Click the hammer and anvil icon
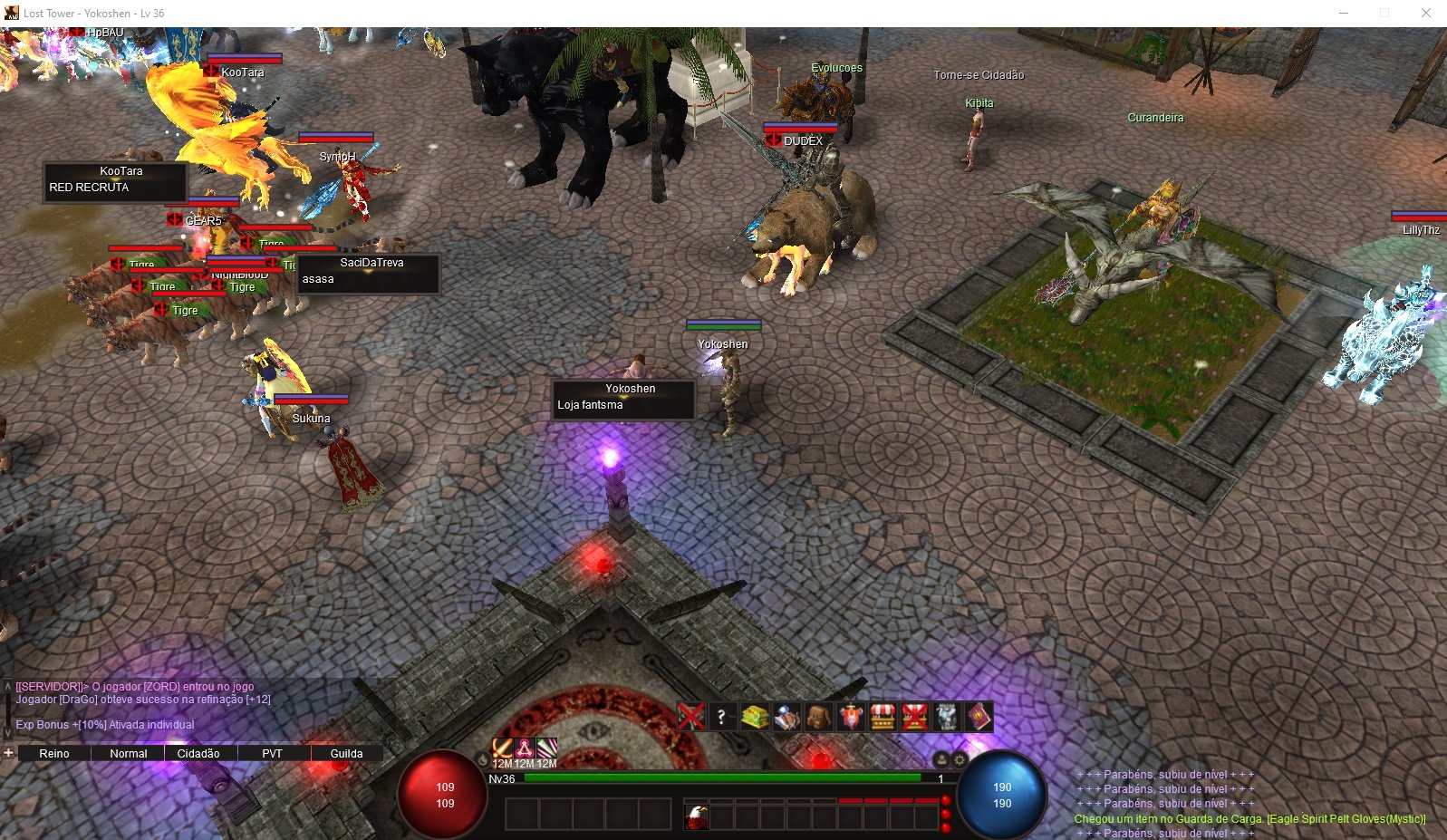The width and height of the screenshot is (1447, 840). coord(786,717)
